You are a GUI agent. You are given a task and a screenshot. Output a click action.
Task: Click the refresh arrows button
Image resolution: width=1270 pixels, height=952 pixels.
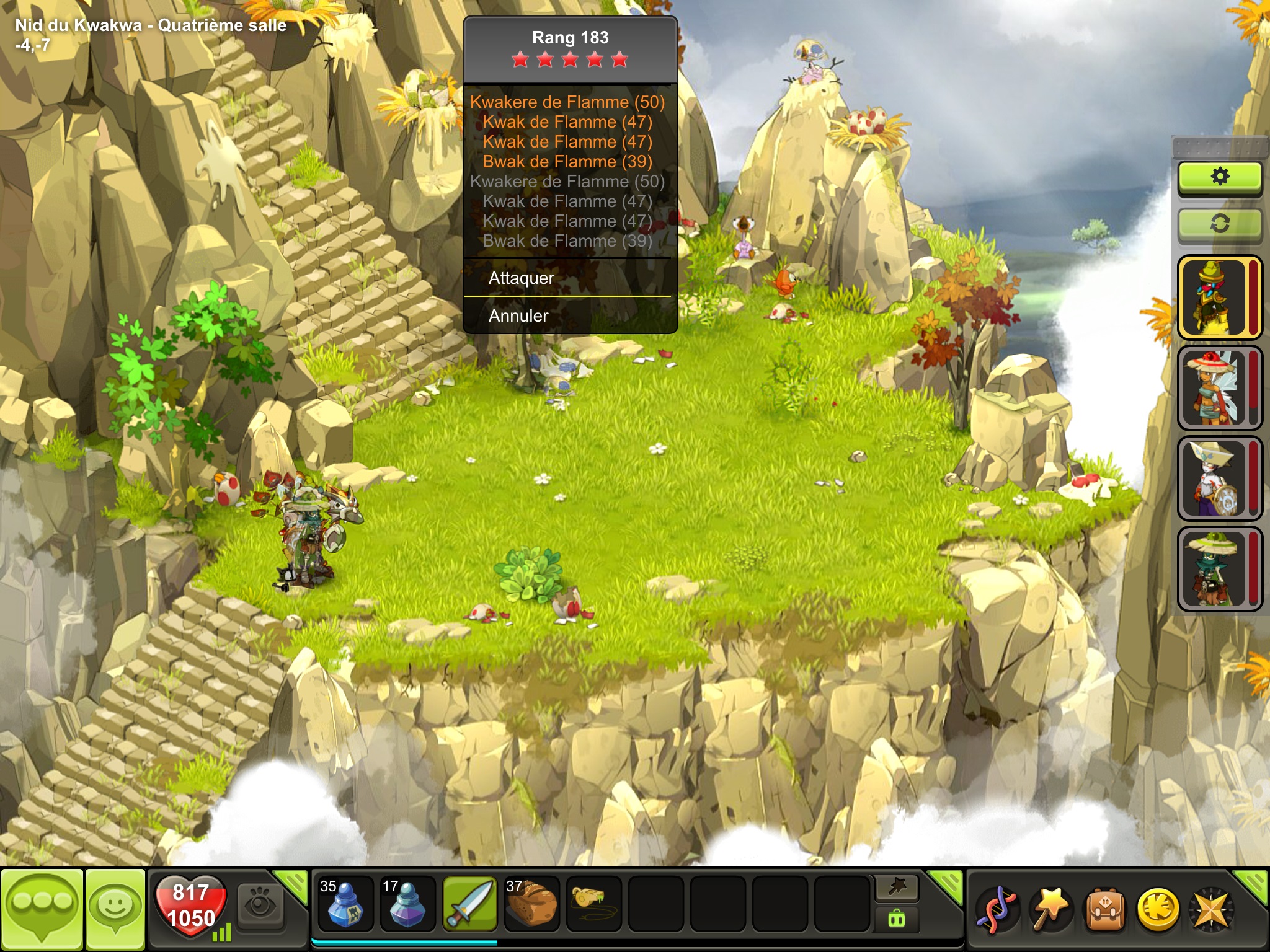1219,224
